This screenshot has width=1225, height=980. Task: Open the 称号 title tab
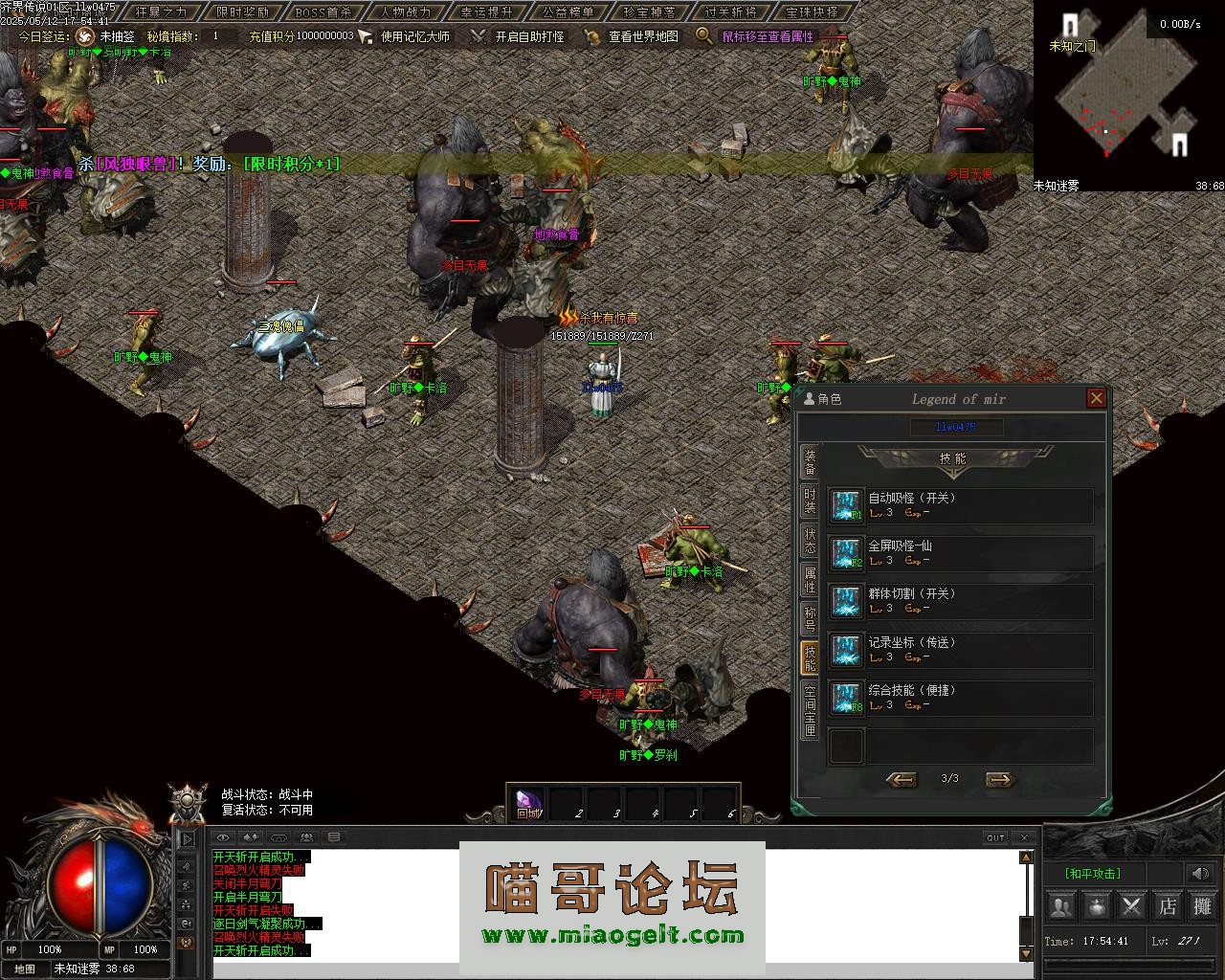click(x=810, y=618)
